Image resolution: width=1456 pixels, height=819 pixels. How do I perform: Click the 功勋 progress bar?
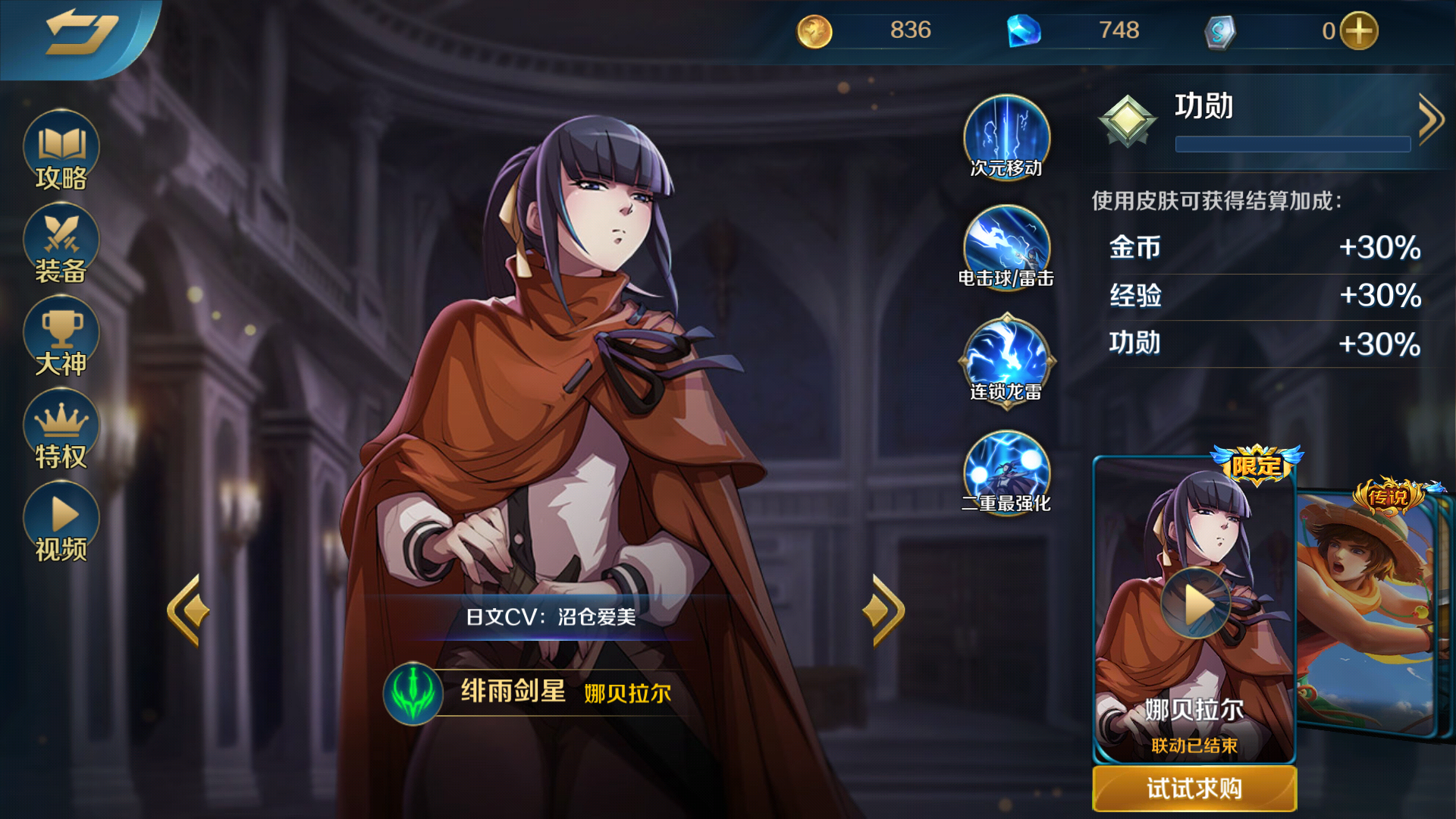coord(1291,144)
